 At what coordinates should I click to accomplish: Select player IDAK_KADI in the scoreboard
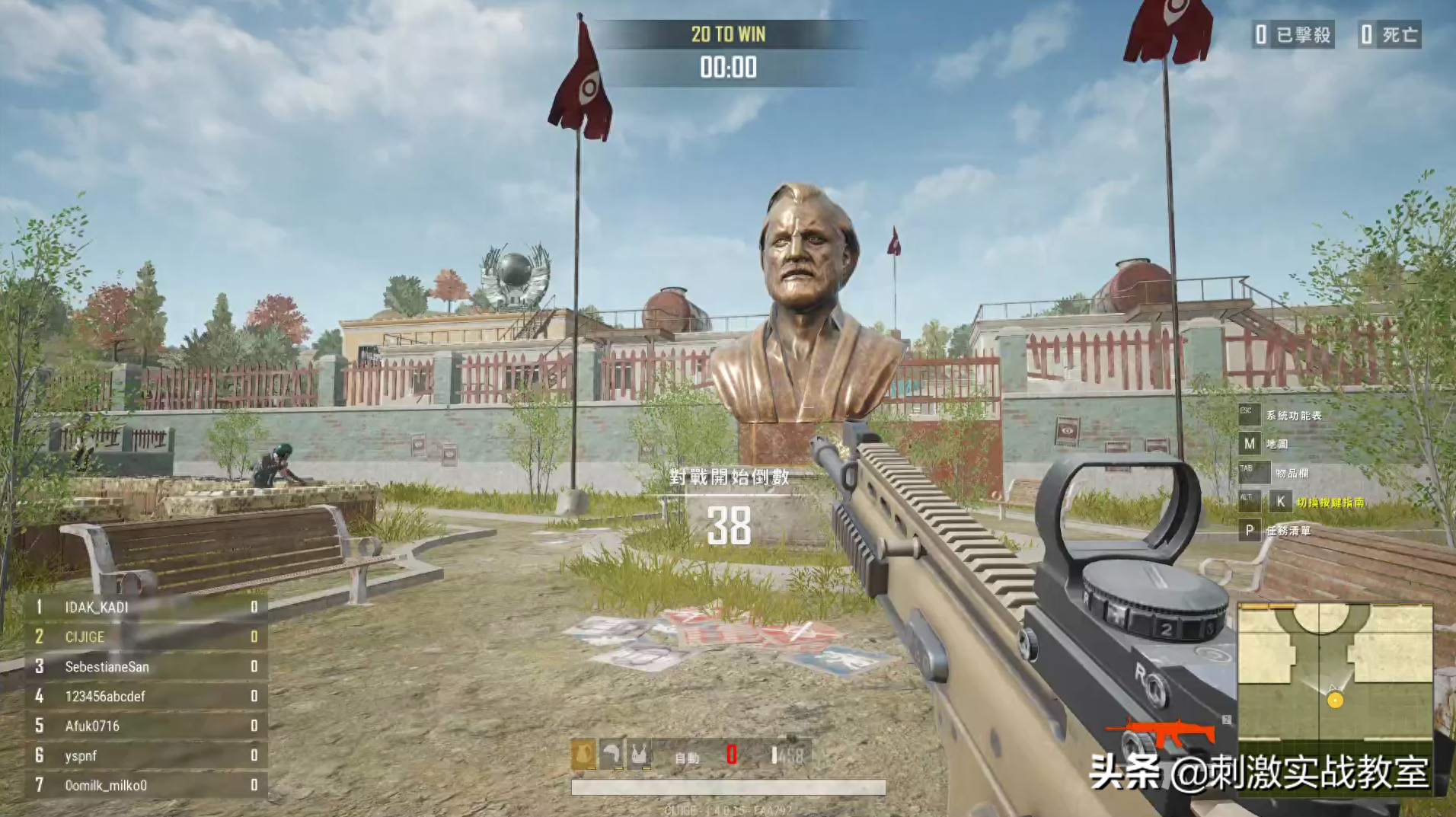coord(146,607)
